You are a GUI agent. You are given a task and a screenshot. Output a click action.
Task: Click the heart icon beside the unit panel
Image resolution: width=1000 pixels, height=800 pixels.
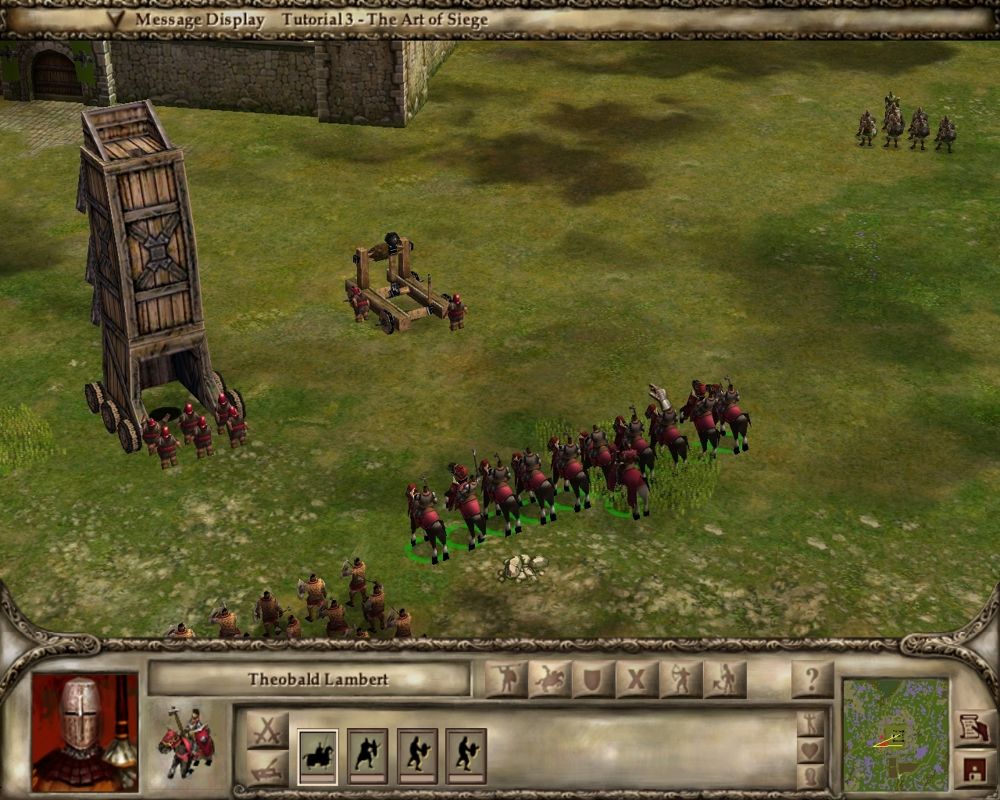pyautogui.click(x=811, y=750)
